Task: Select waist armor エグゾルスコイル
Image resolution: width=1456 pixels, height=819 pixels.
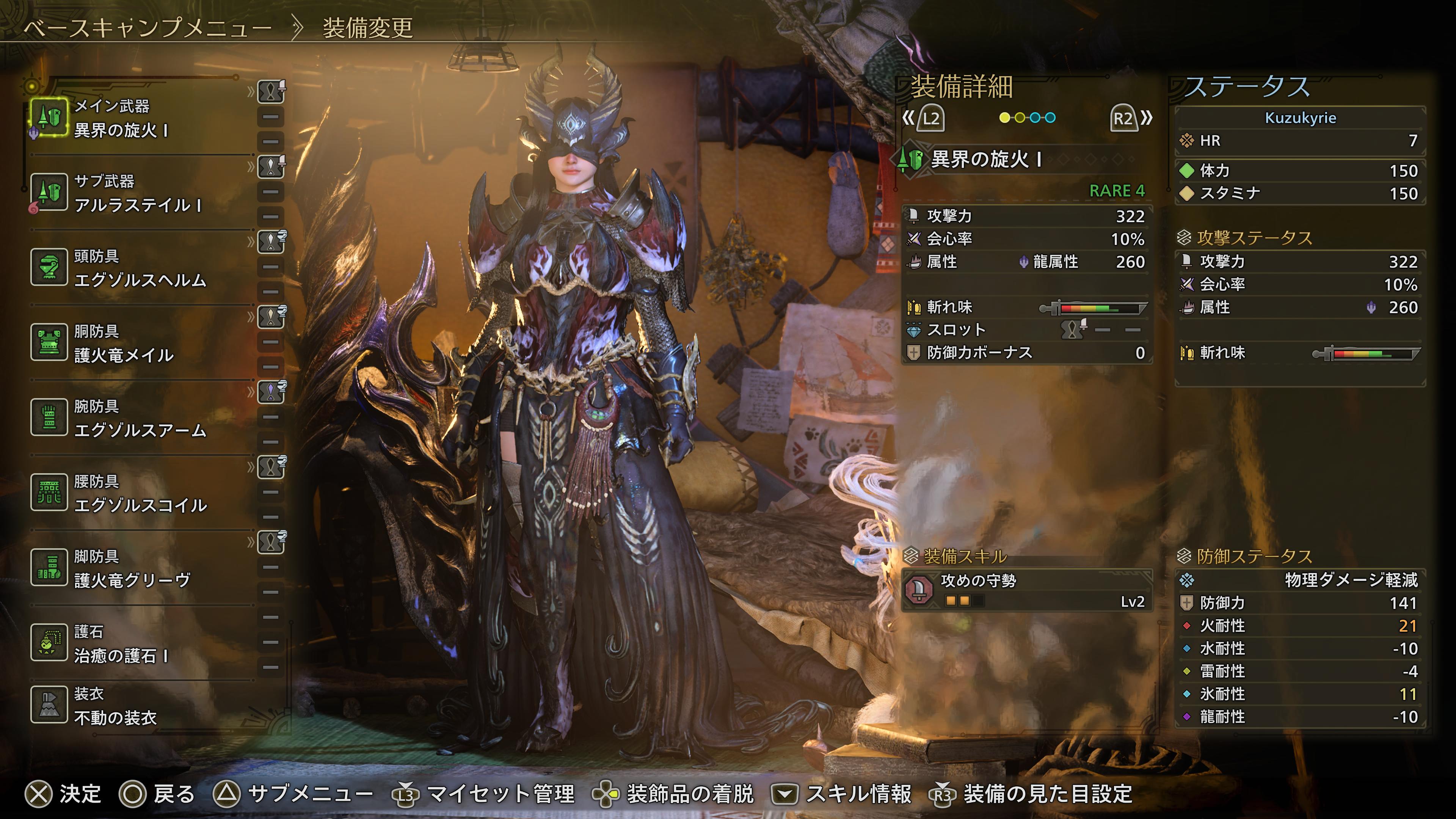Action: pos(140,493)
